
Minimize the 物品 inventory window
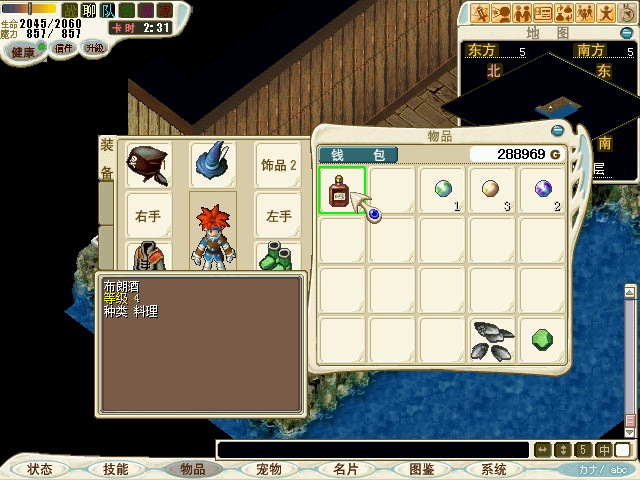(x=557, y=131)
